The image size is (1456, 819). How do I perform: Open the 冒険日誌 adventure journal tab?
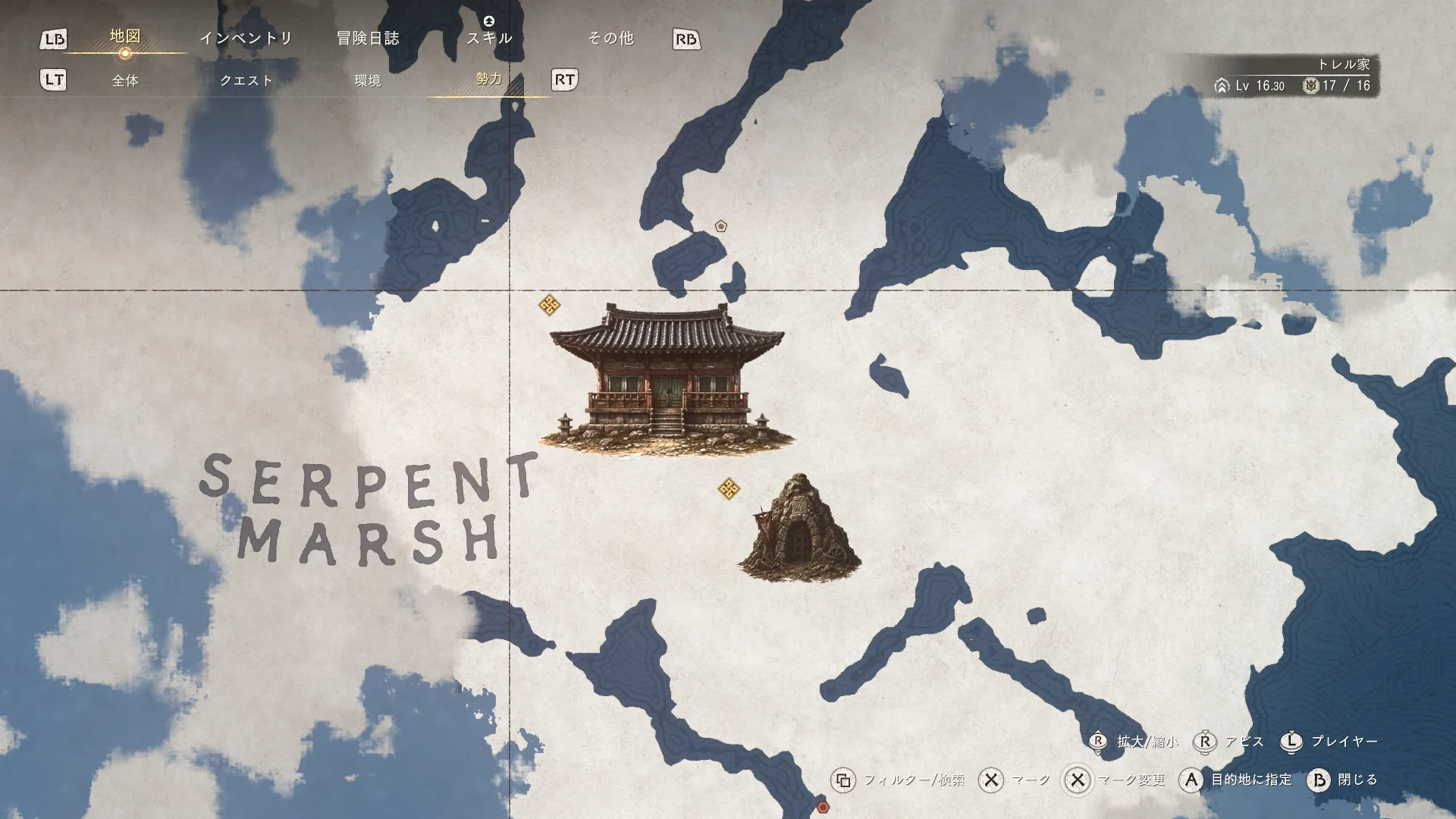[368, 38]
